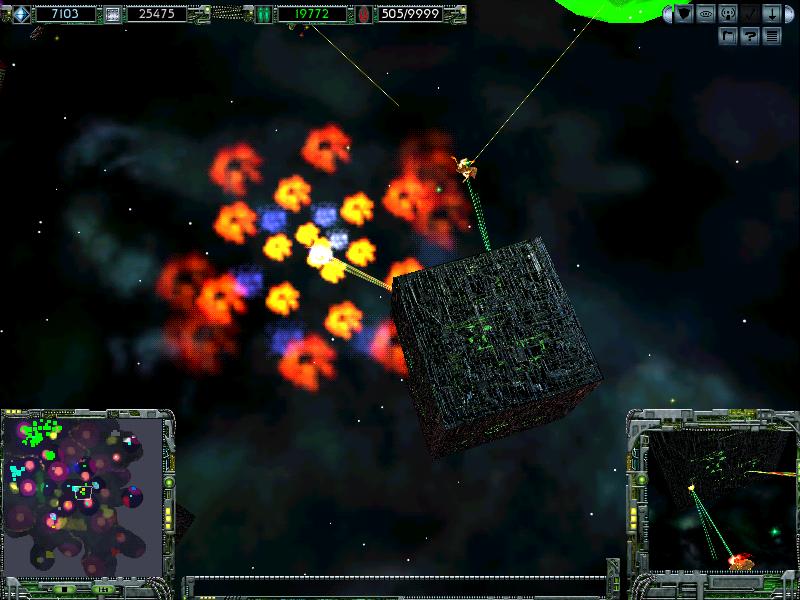The image size is (800, 600).
Task: Open the communications antenna button
Action: (728, 14)
